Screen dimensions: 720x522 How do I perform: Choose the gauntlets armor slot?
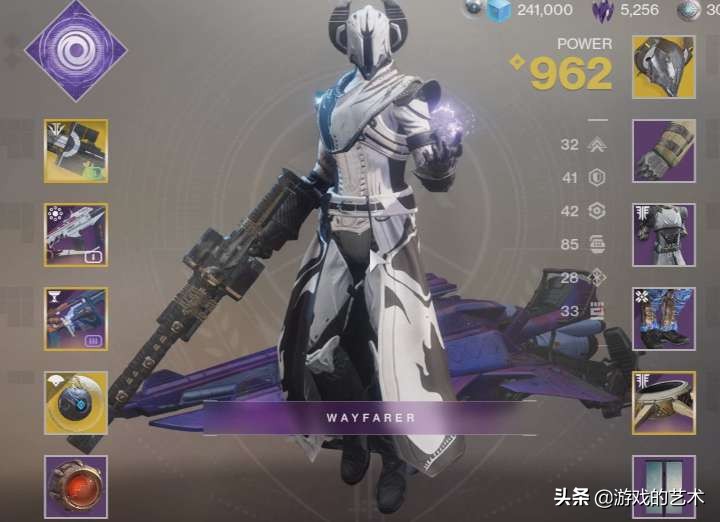point(664,151)
